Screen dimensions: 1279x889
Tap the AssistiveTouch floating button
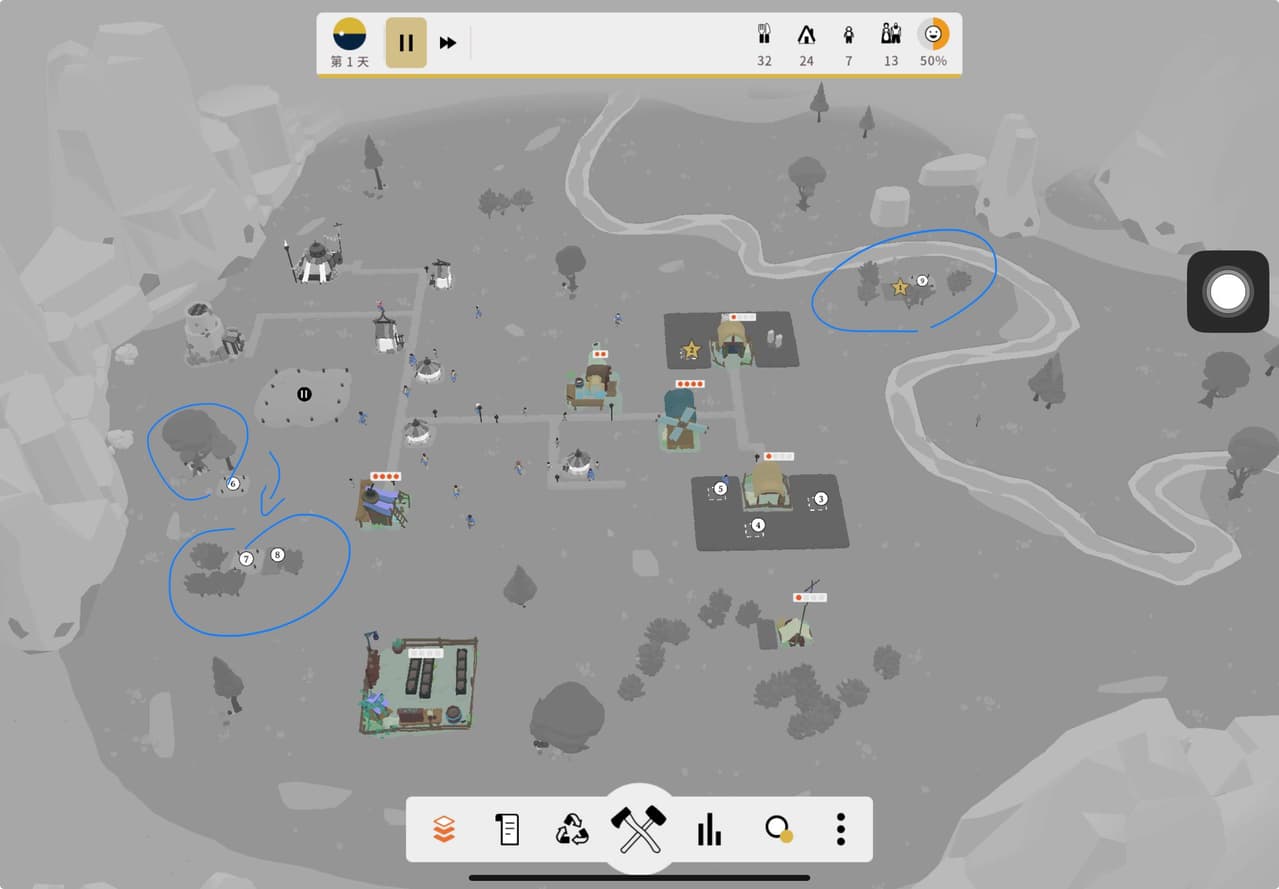pyautogui.click(x=1228, y=292)
